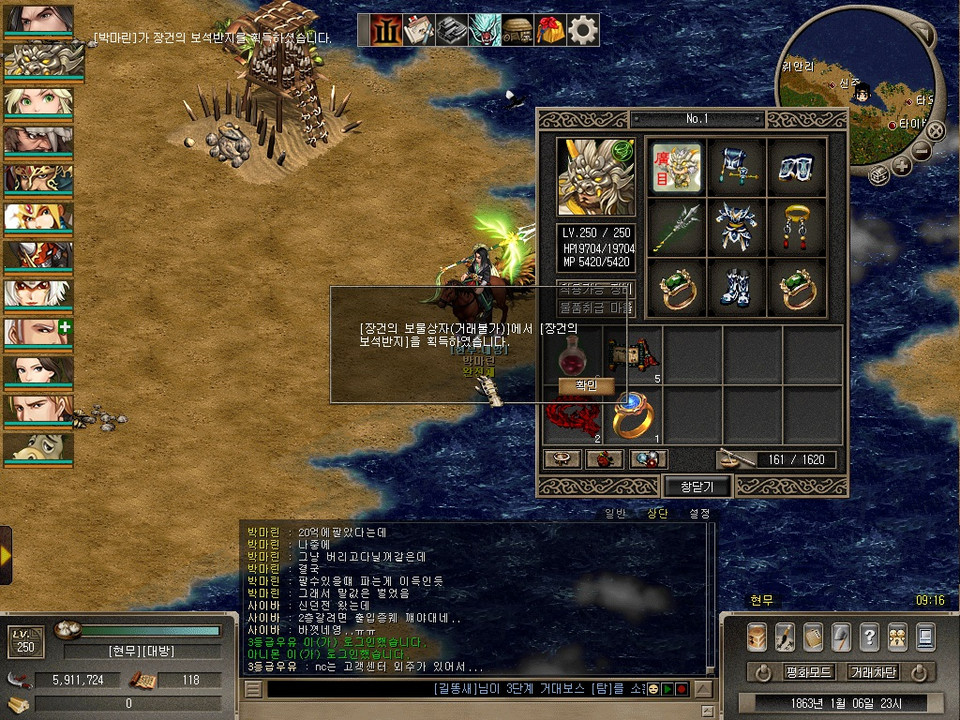
Task: Select the blue boots equipment slot
Action: 737,287
